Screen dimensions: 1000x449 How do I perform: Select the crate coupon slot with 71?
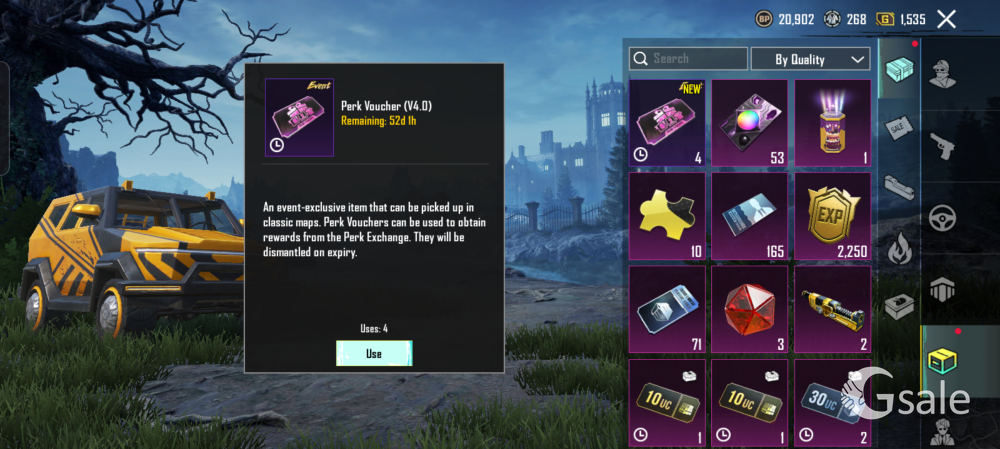(667, 309)
